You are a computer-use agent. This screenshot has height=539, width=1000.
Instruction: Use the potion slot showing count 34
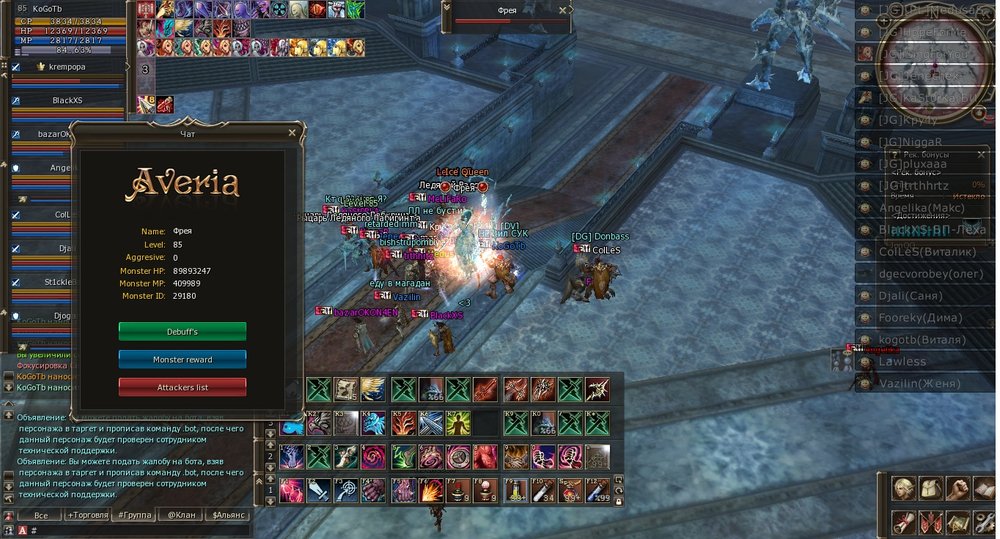click(544, 490)
